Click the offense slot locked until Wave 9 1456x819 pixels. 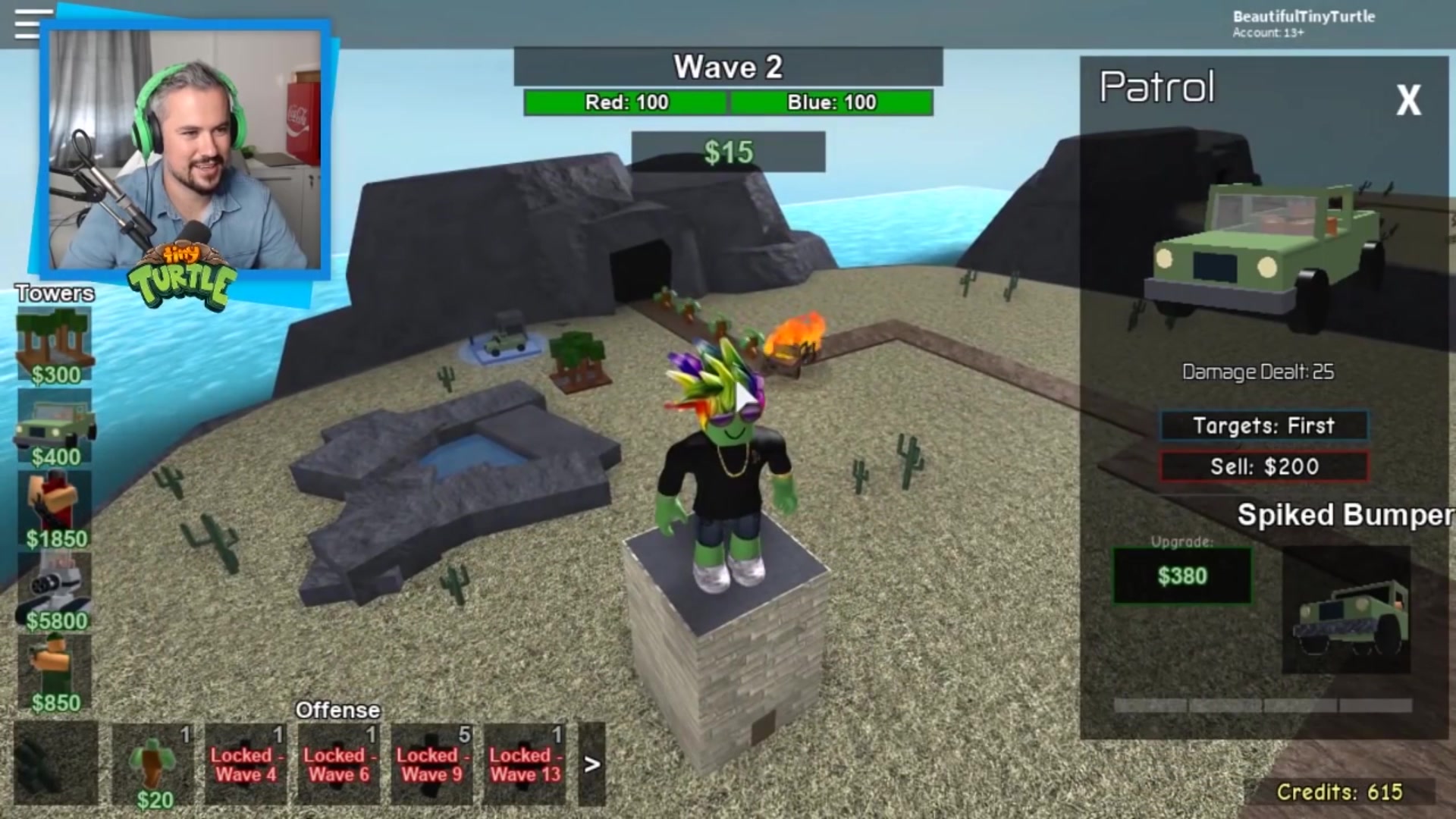tap(431, 764)
